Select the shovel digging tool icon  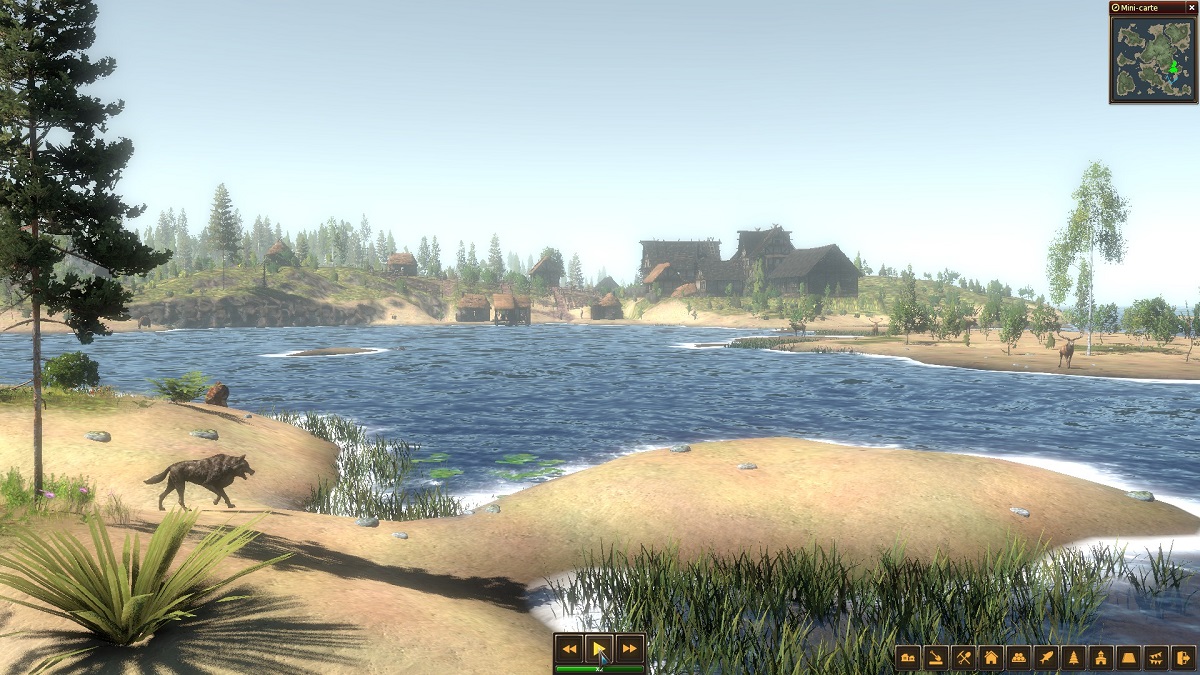tap(936, 657)
